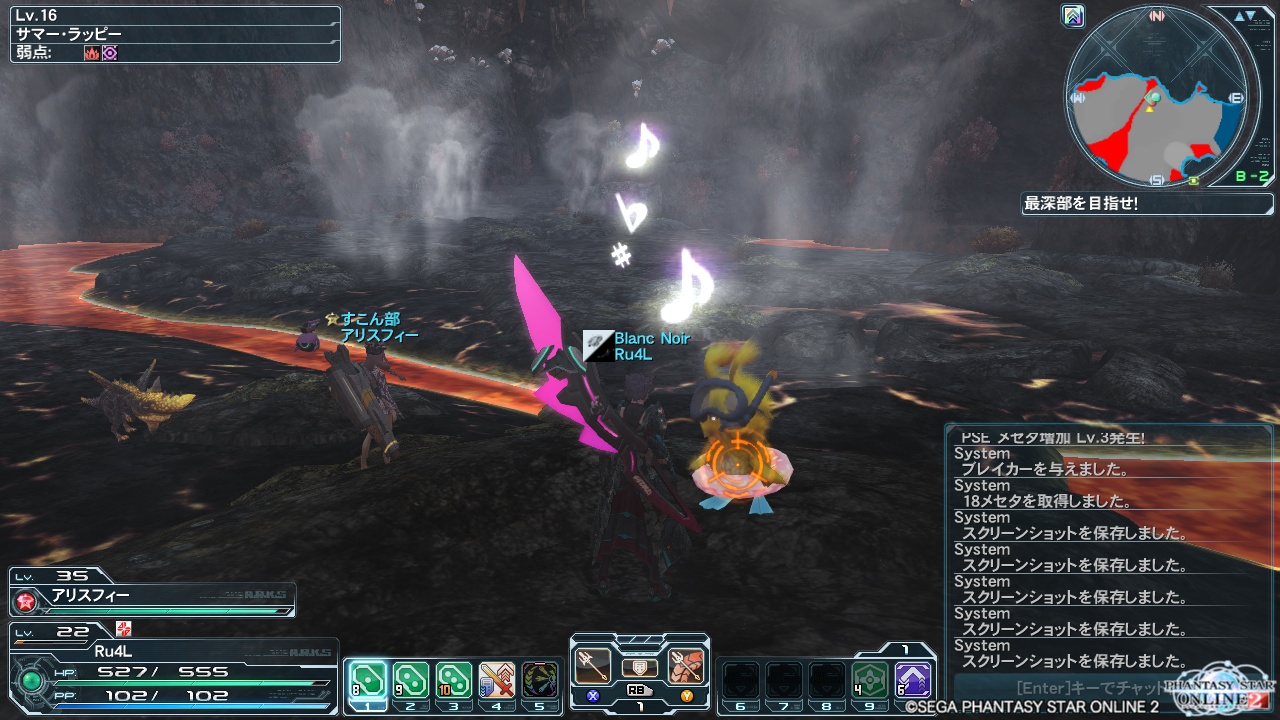
Task: Use the green emblem item in slot 9
Action: click(869, 680)
